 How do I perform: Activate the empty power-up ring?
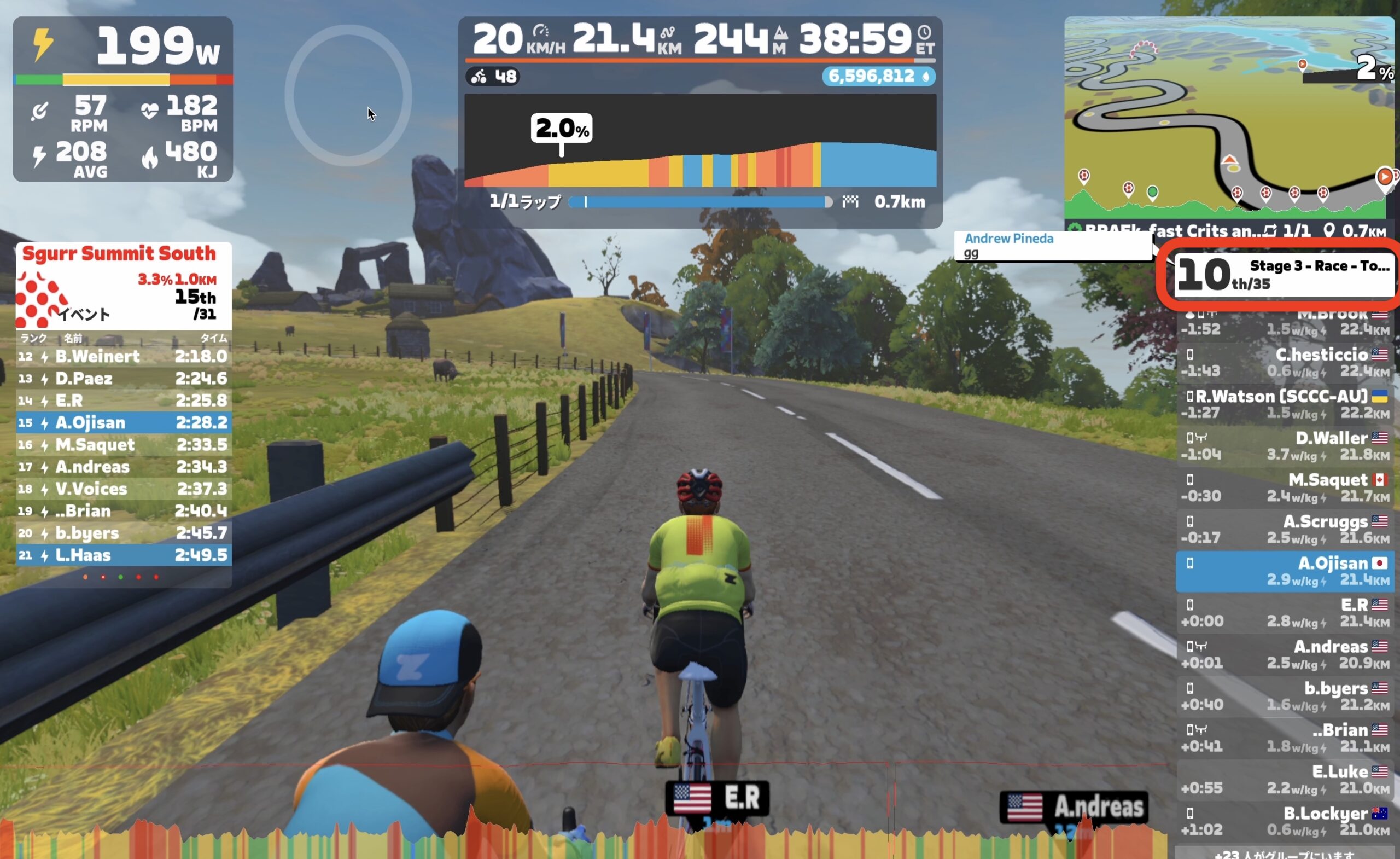pos(348,96)
